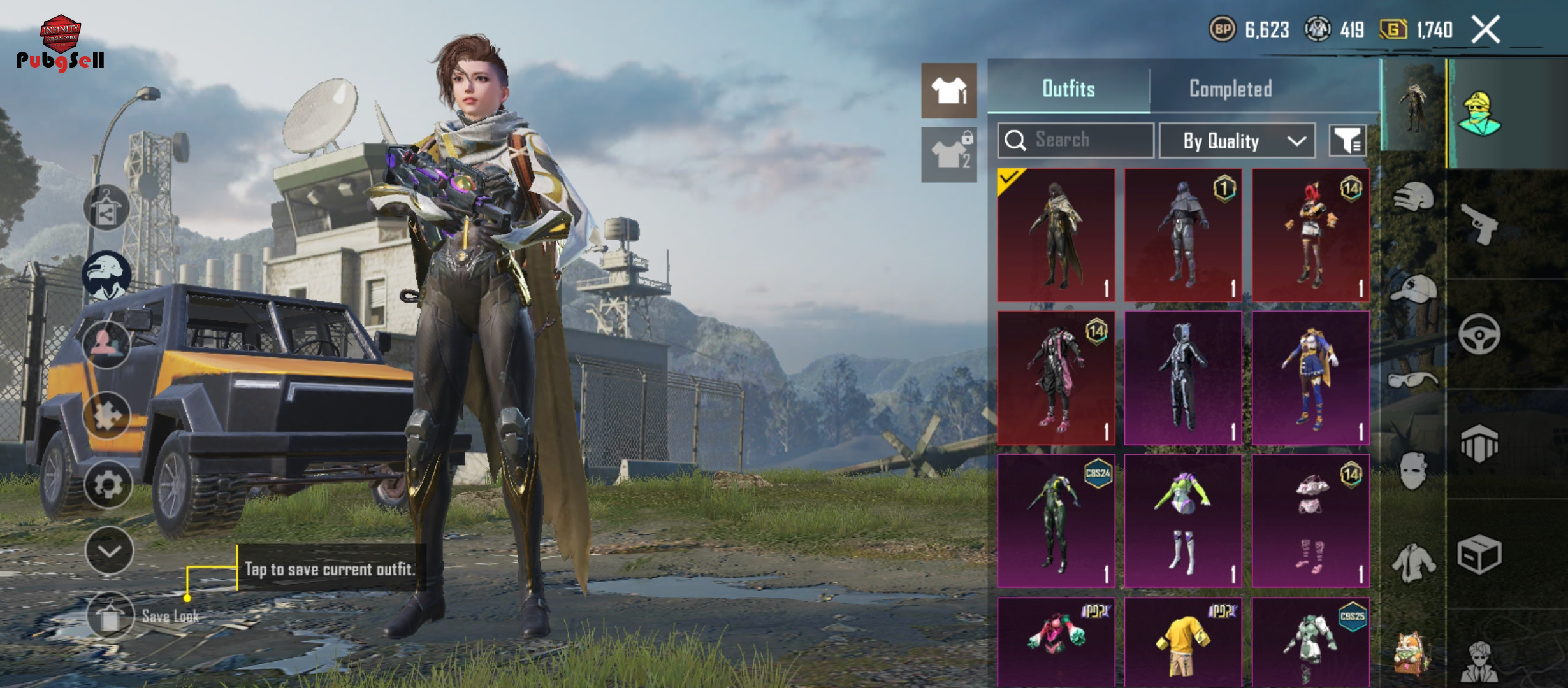The width and height of the screenshot is (1568, 688).
Task: Pick the black skeleton suit outfit
Action: point(1183,378)
